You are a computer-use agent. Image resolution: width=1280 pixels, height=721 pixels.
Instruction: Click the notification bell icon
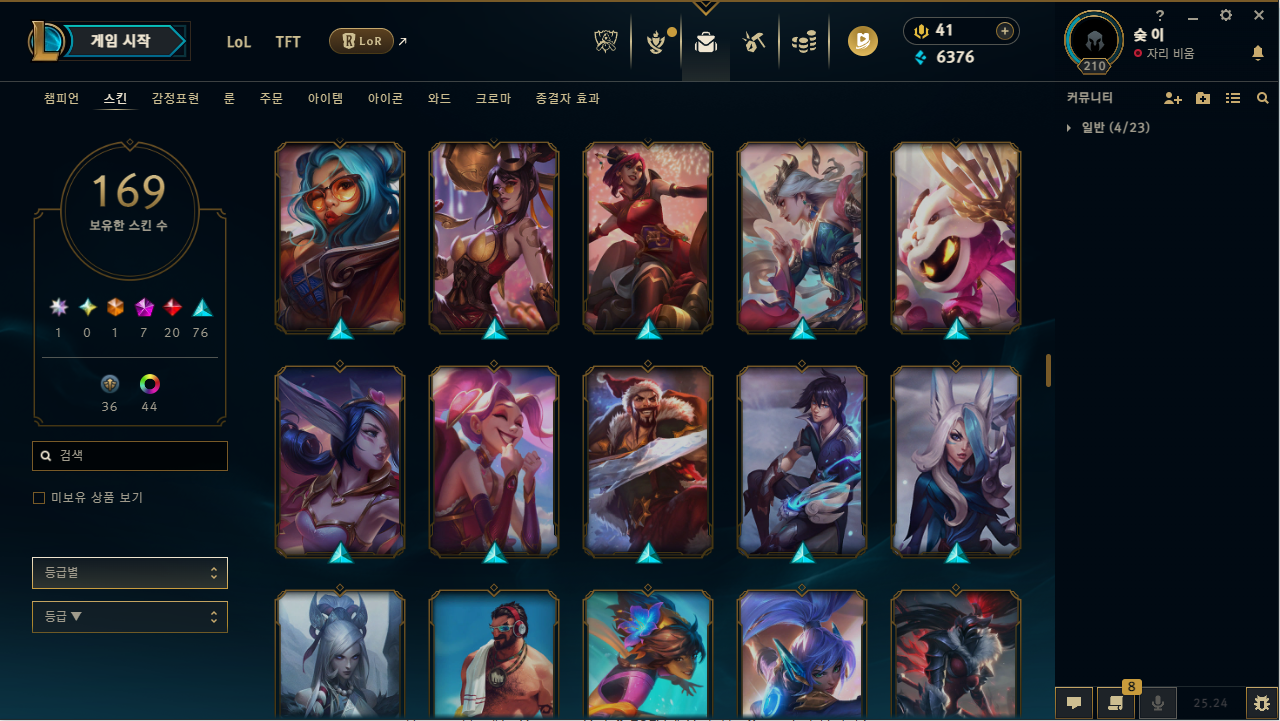click(x=1258, y=53)
